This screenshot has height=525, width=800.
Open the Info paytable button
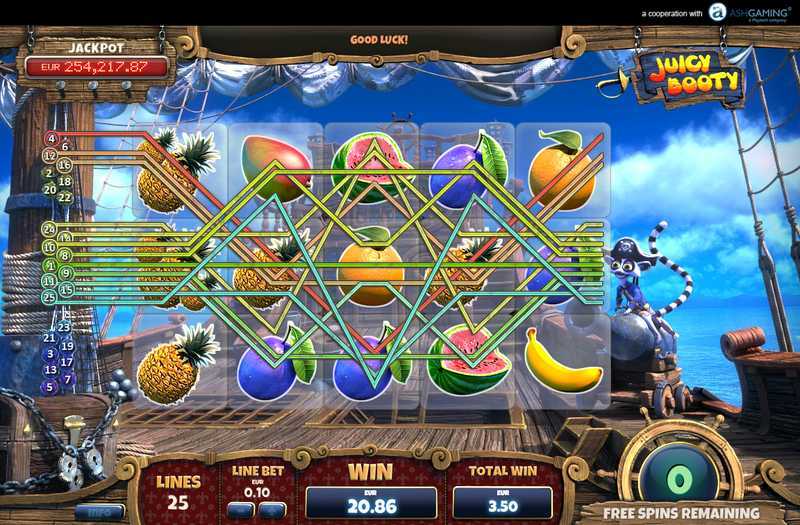click(100, 511)
